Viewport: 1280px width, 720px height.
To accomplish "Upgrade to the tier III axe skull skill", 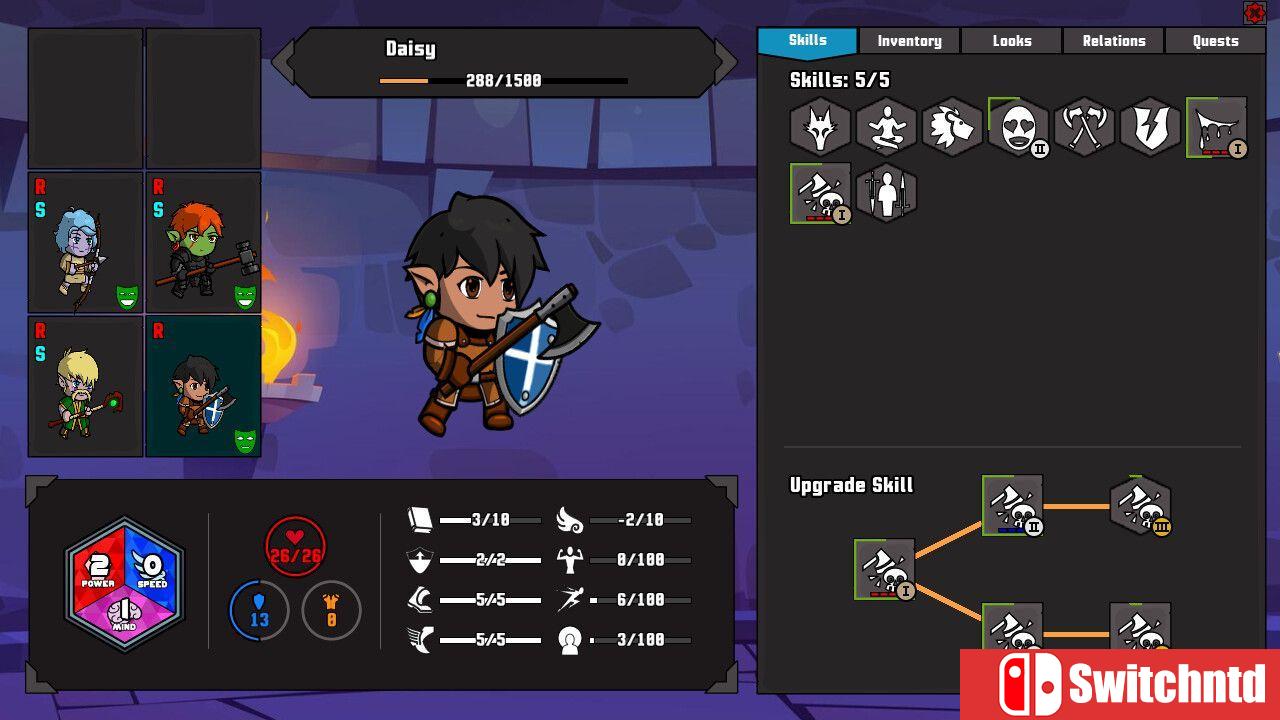I will pos(1140,506).
